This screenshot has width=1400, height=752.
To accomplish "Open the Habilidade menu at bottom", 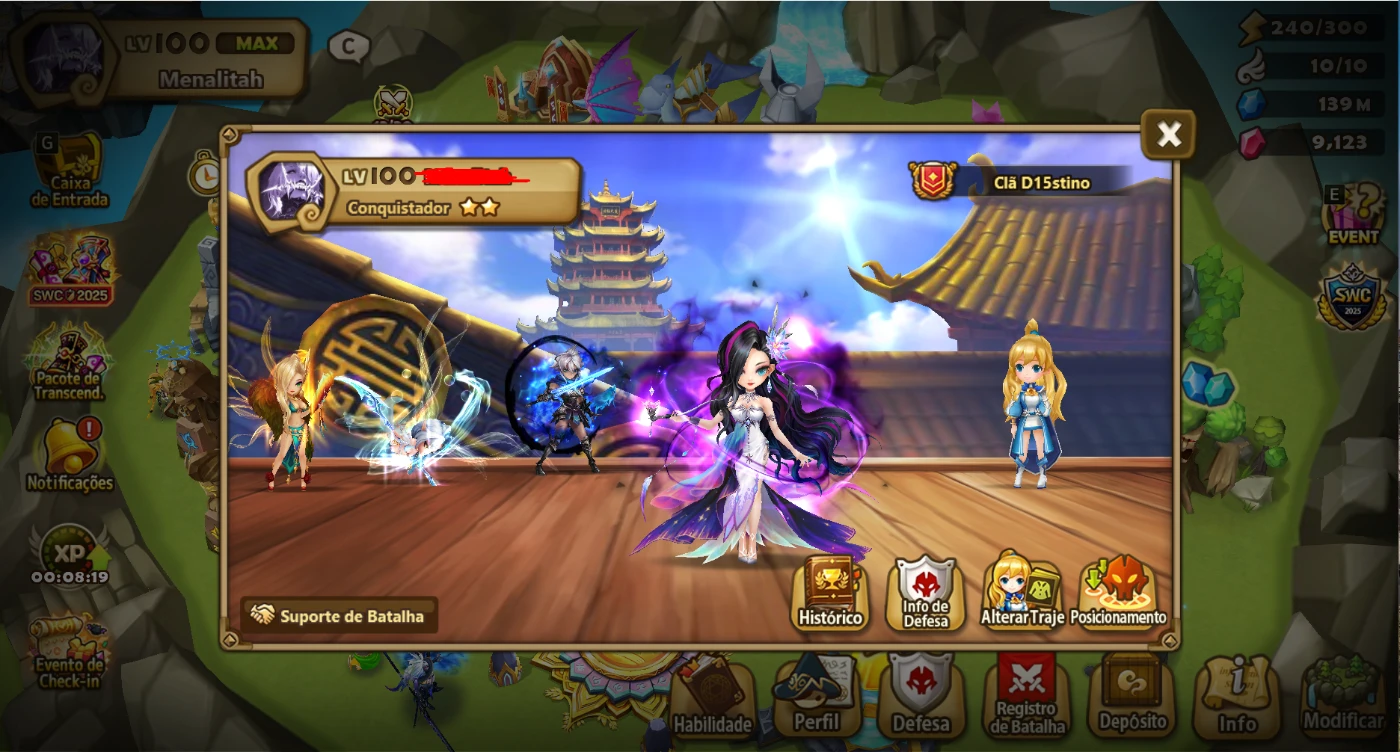I will (x=713, y=700).
